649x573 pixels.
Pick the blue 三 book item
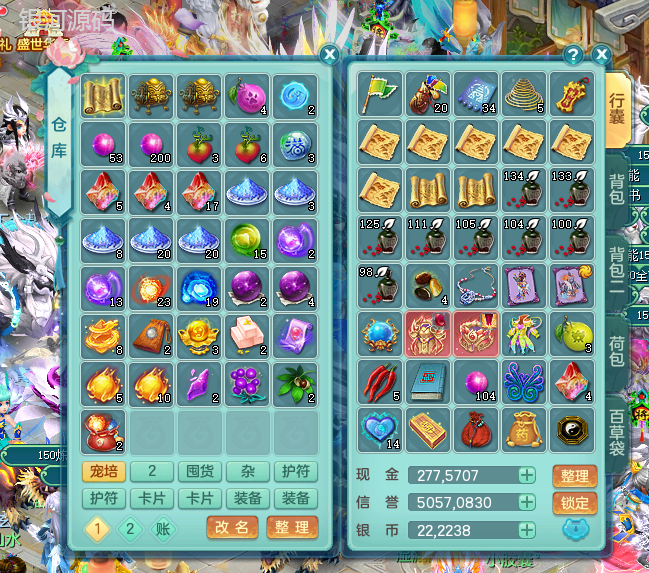429,381
